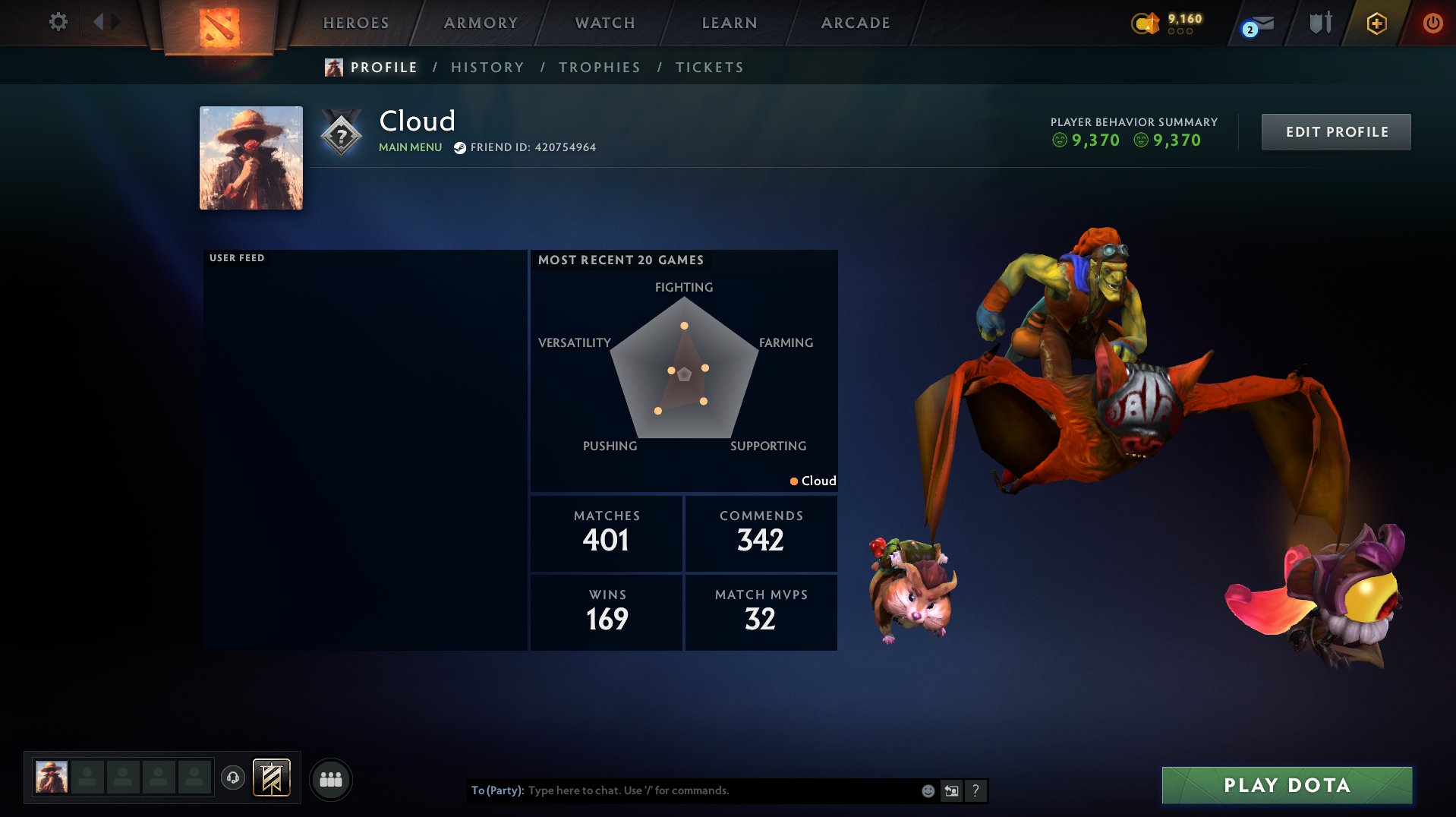The width and height of the screenshot is (1456, 817).
Task: Switch to the HISTORY tab
Action: point(487,67)
